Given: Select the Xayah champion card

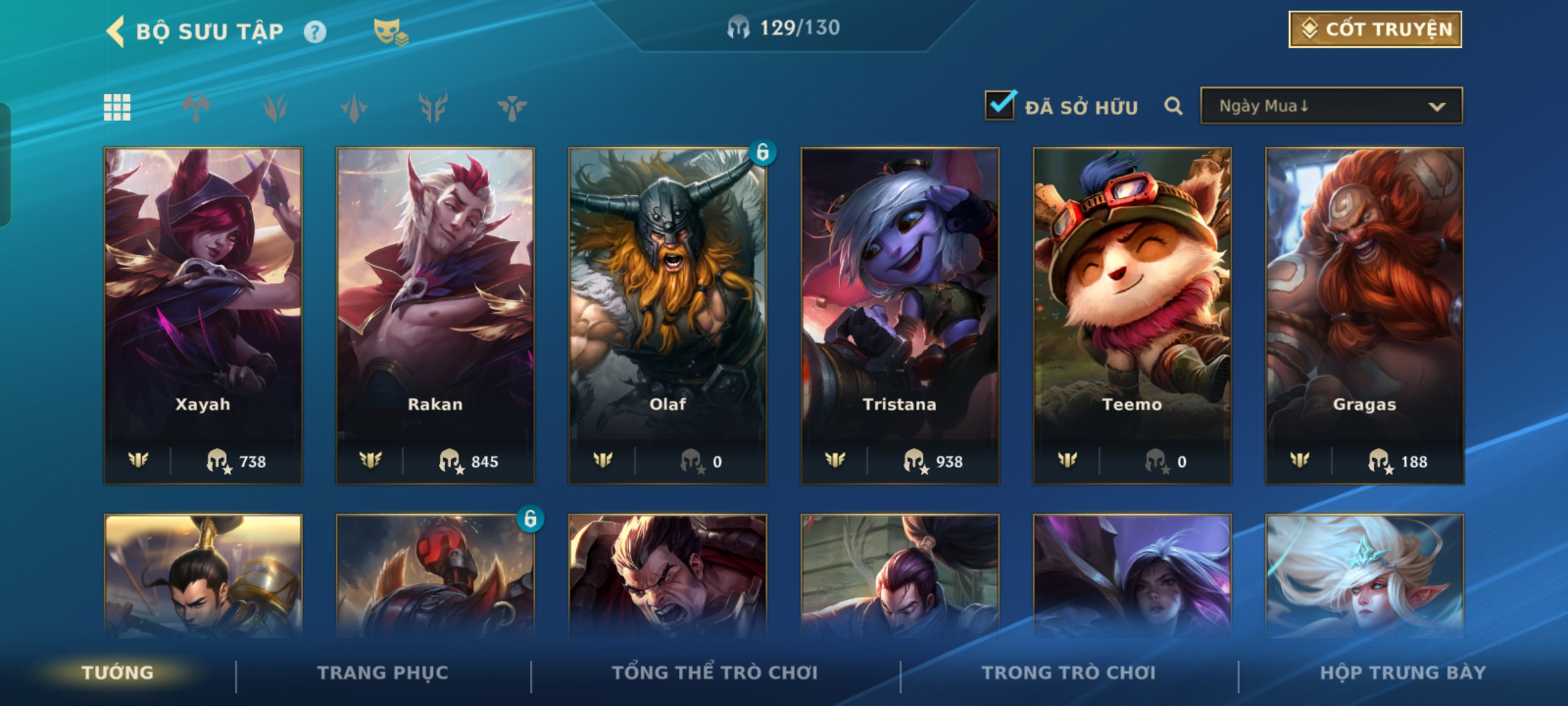Looking at the screenshot, I should point(203,315).
